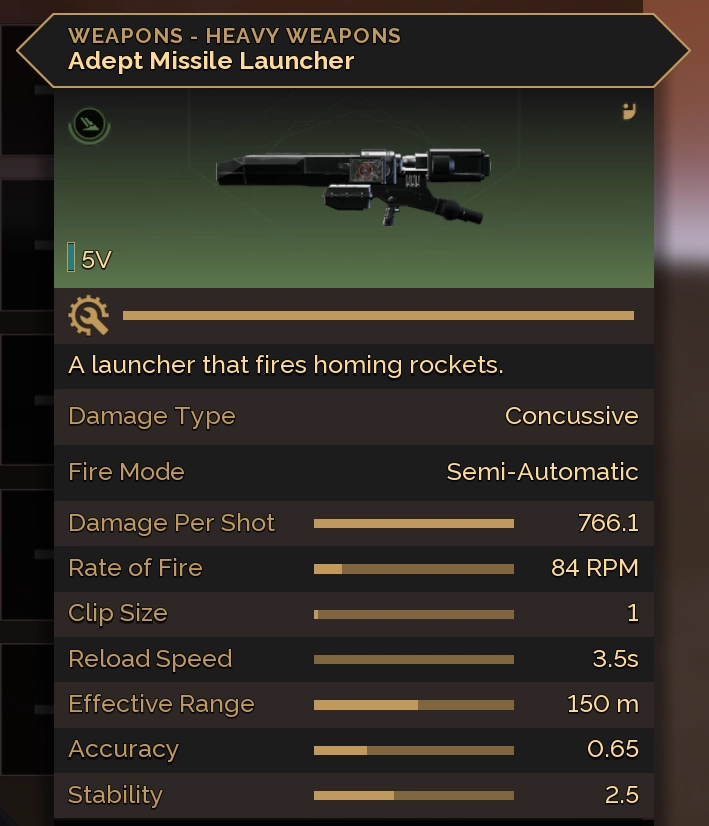This screenshot has width=709, height=826.
Task: Click the small gold icon above the launcher
Action: [629, 111]
